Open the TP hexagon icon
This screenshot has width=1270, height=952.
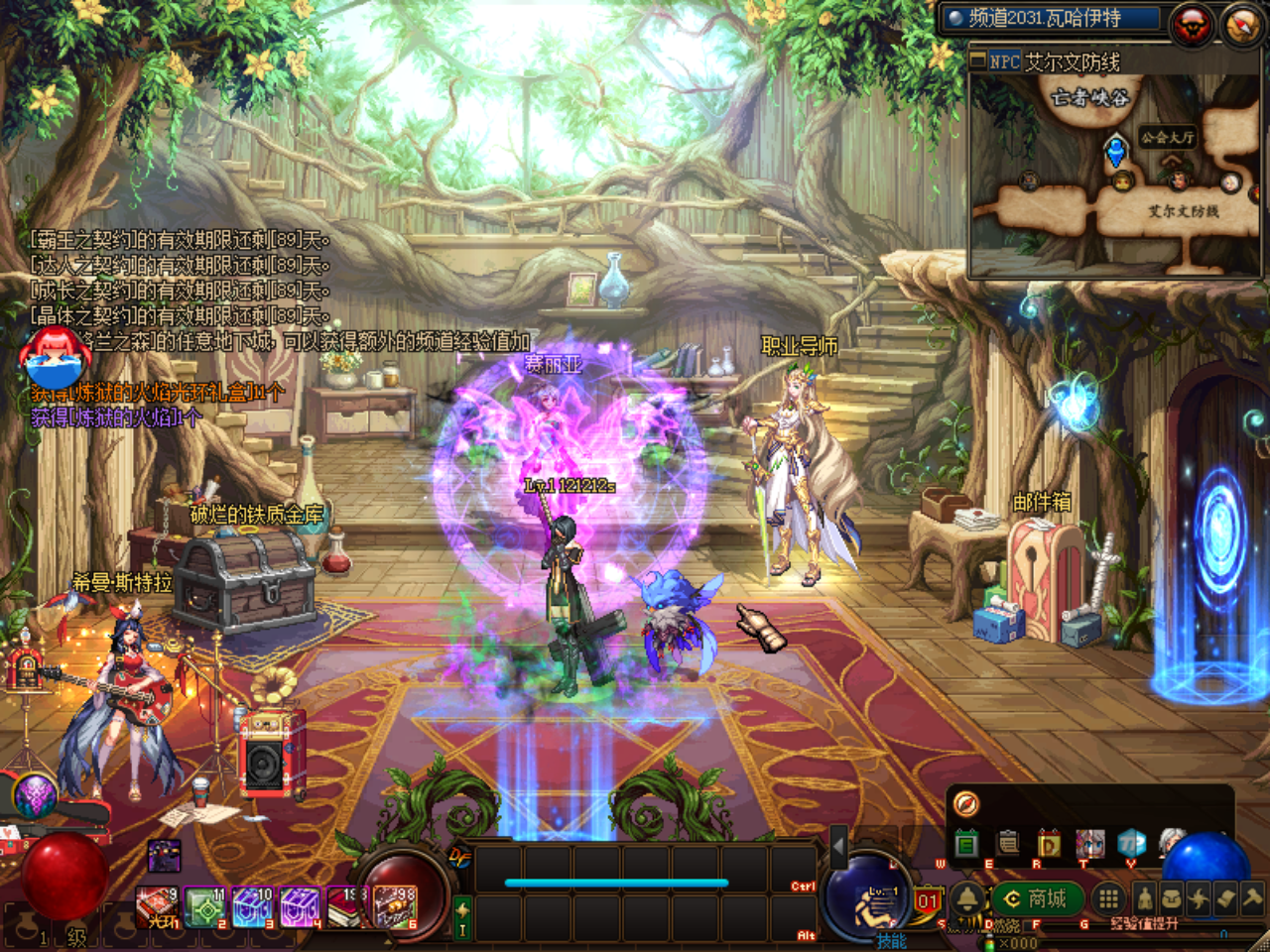[x=1131, y=844]
